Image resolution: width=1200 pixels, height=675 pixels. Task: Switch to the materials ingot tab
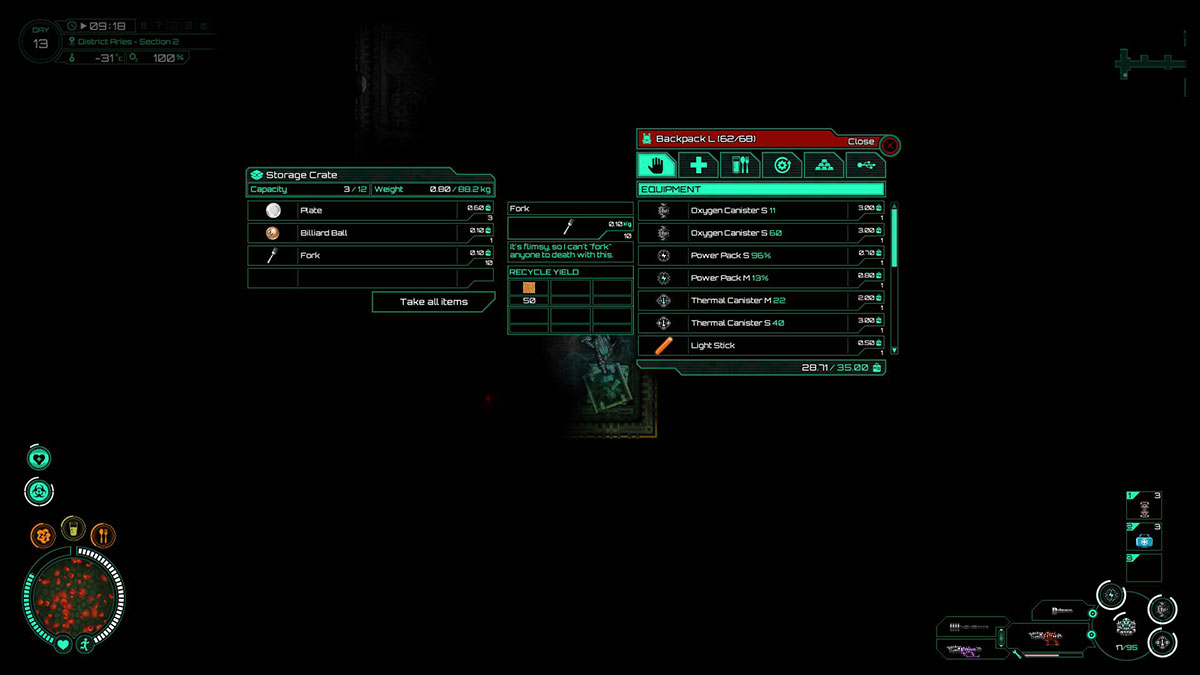[824, 166]
